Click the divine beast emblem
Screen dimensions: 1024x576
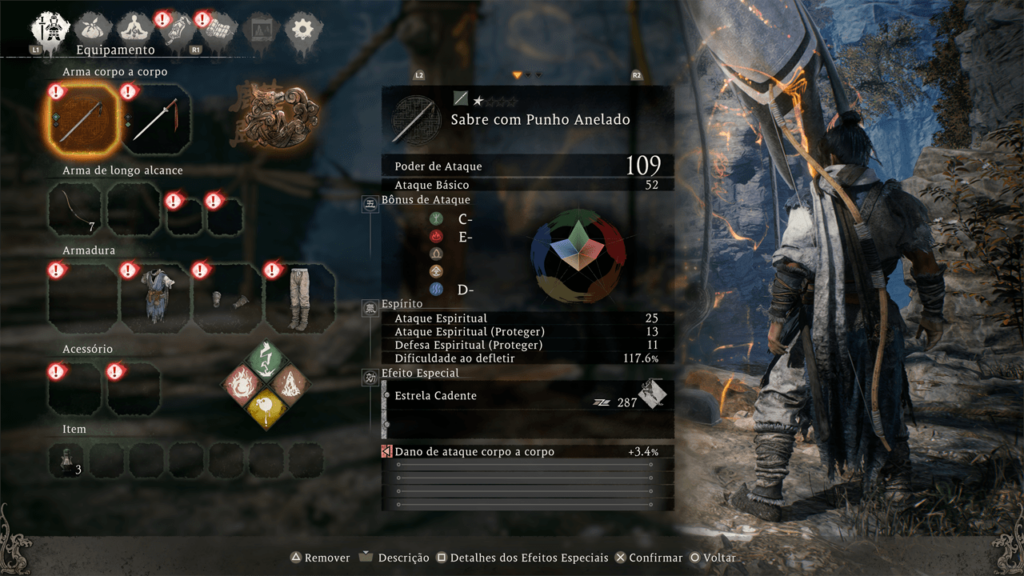273,114
